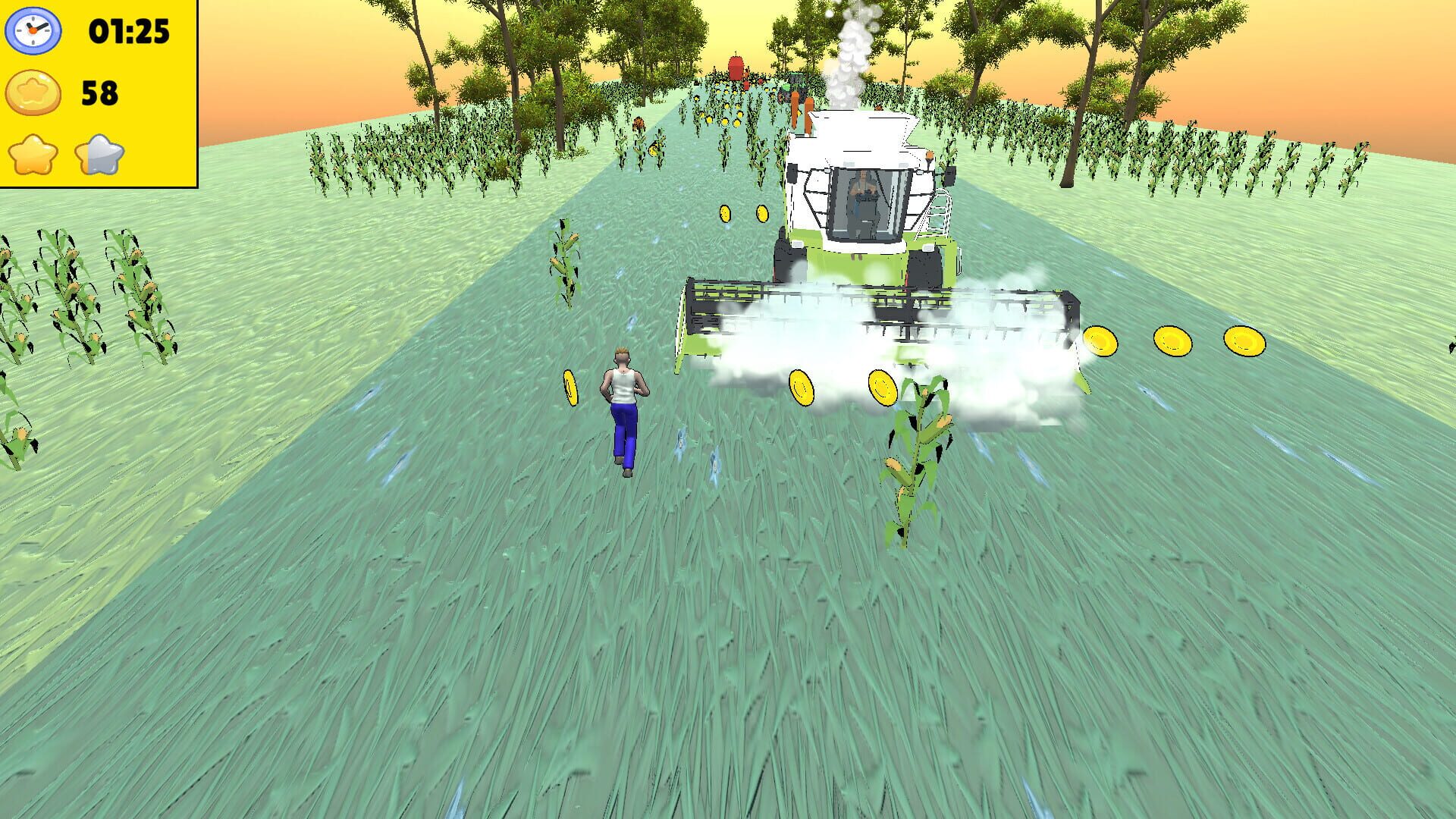The width and height of the screenshot is (1456, 819).
Task: Click the tractor near the horizon
Action: point(795,83)
